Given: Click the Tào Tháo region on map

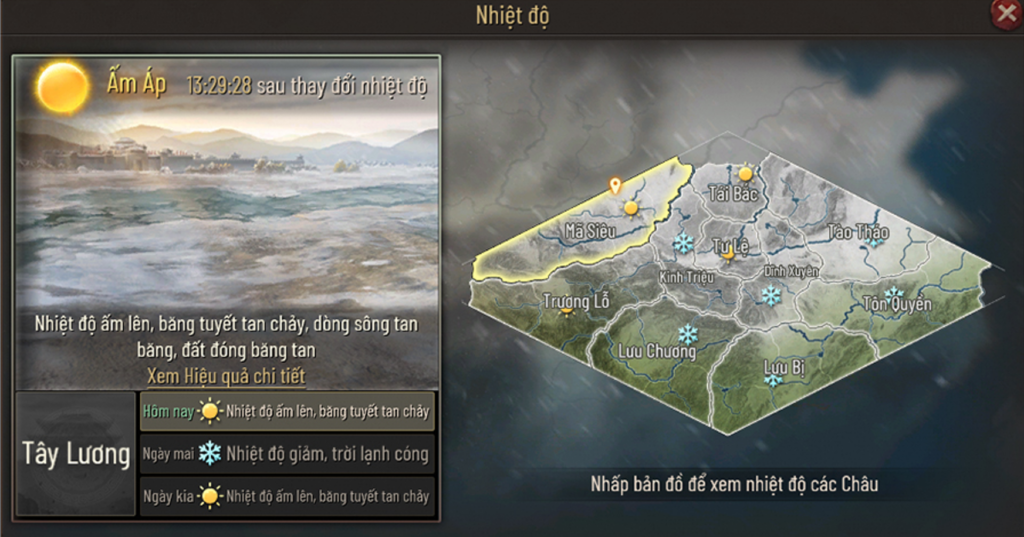Looking at the screenshot, I should (x=858, y=233).
